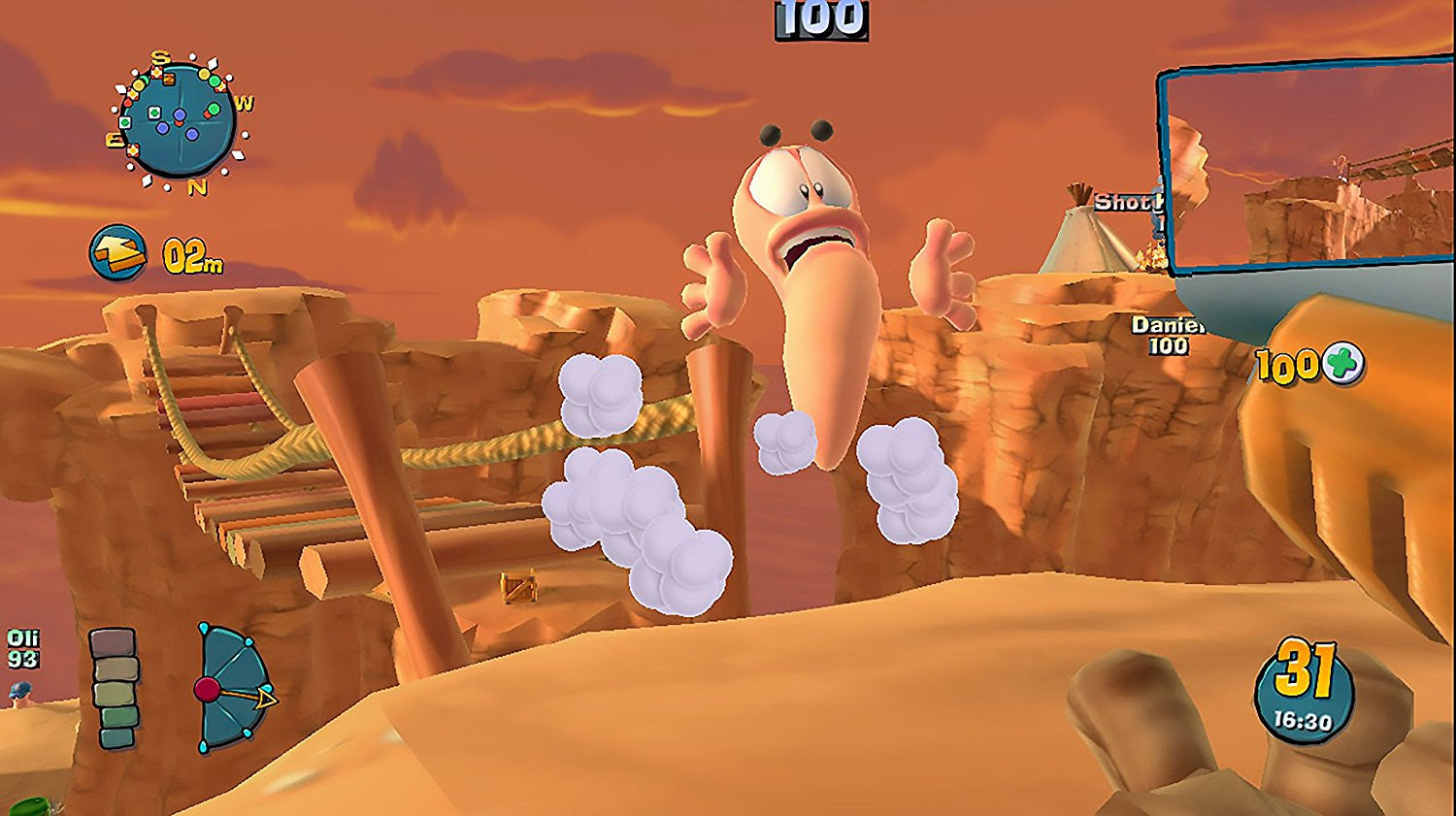Select the wind strength arrow icon
The image size is (1456, 816).
pos(118,249)
